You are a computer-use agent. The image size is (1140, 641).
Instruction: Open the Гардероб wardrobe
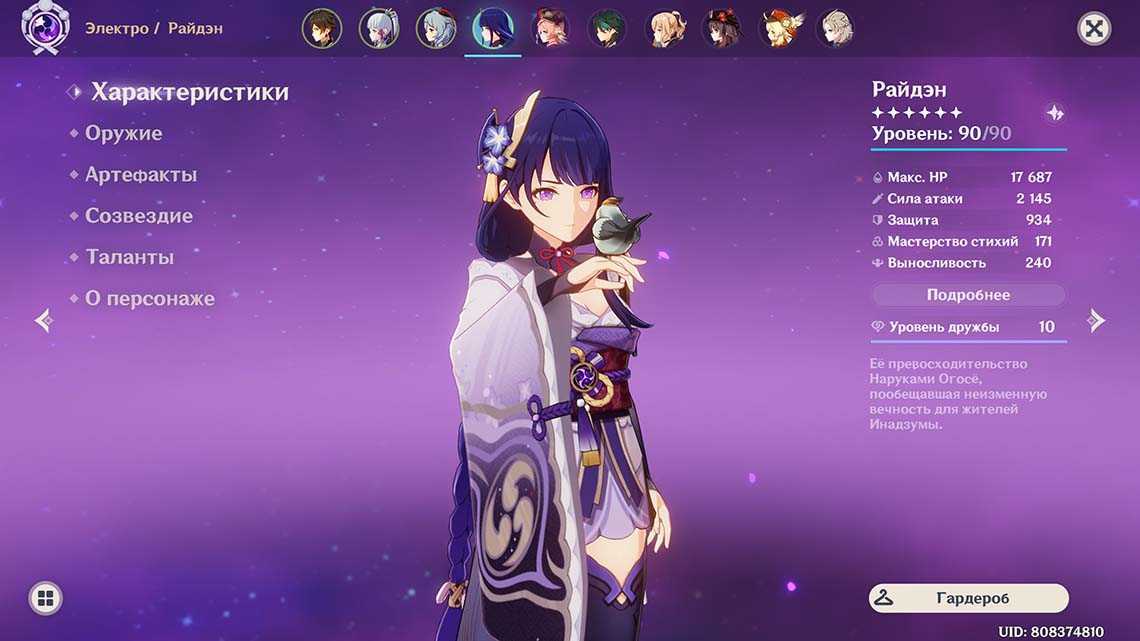pos(968,598)
